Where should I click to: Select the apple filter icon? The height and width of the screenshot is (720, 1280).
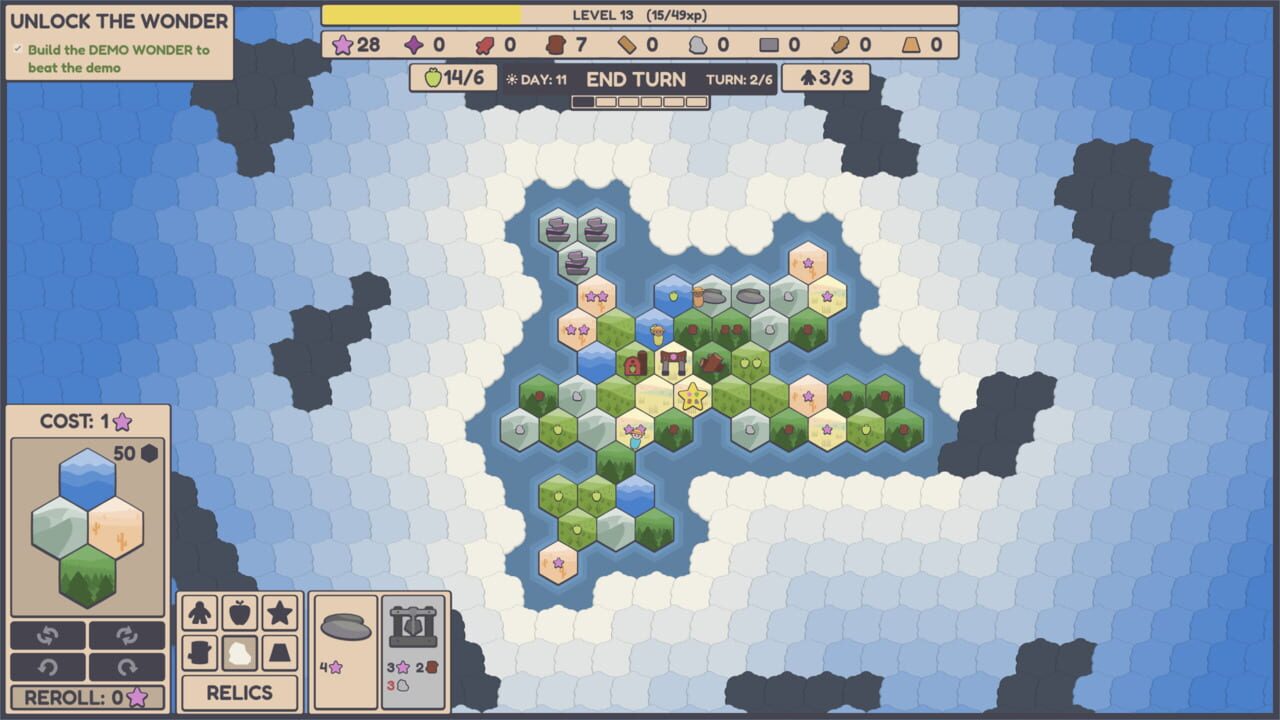click(239, 612)
